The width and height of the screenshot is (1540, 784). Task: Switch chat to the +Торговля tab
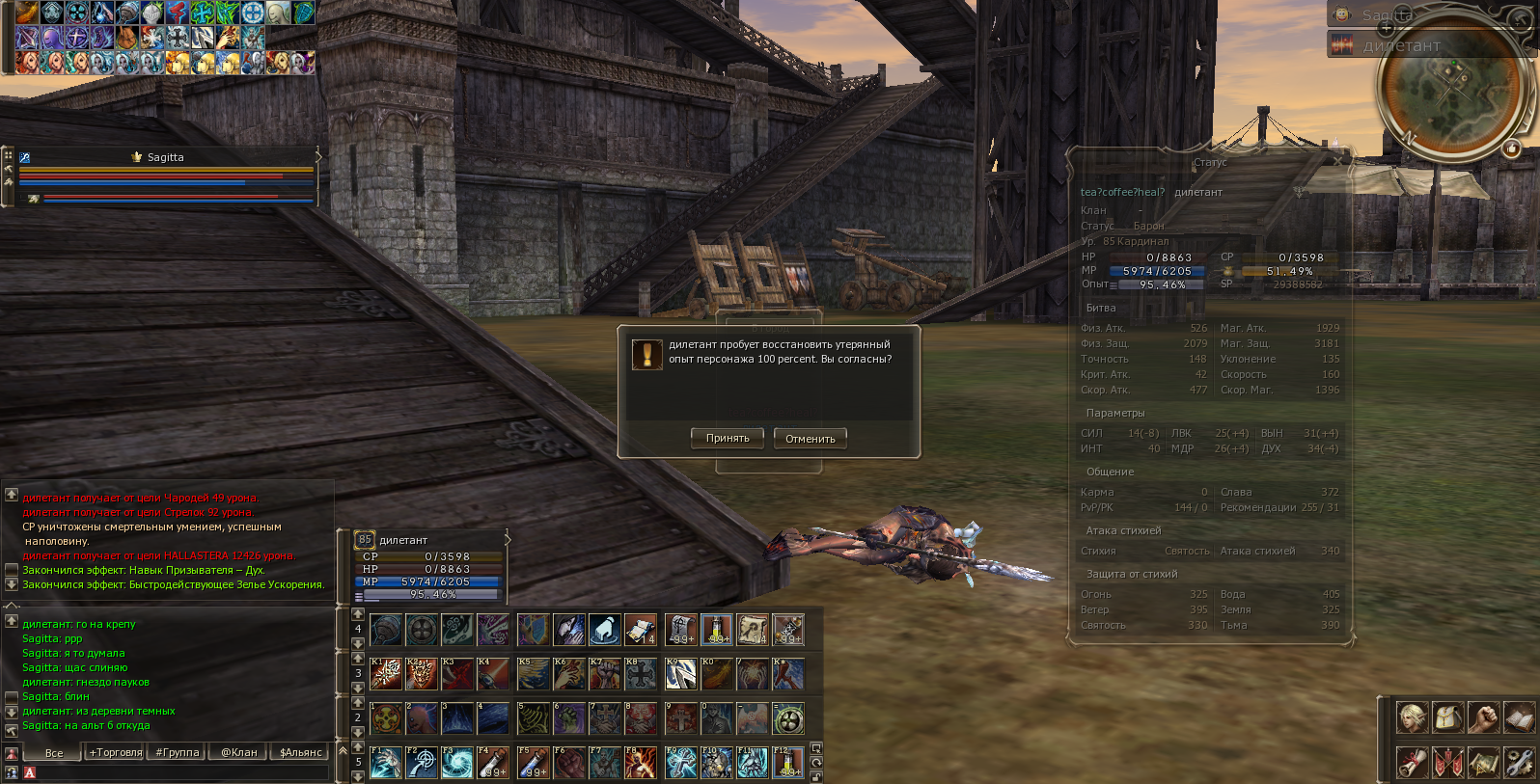[x=116, y=752]
